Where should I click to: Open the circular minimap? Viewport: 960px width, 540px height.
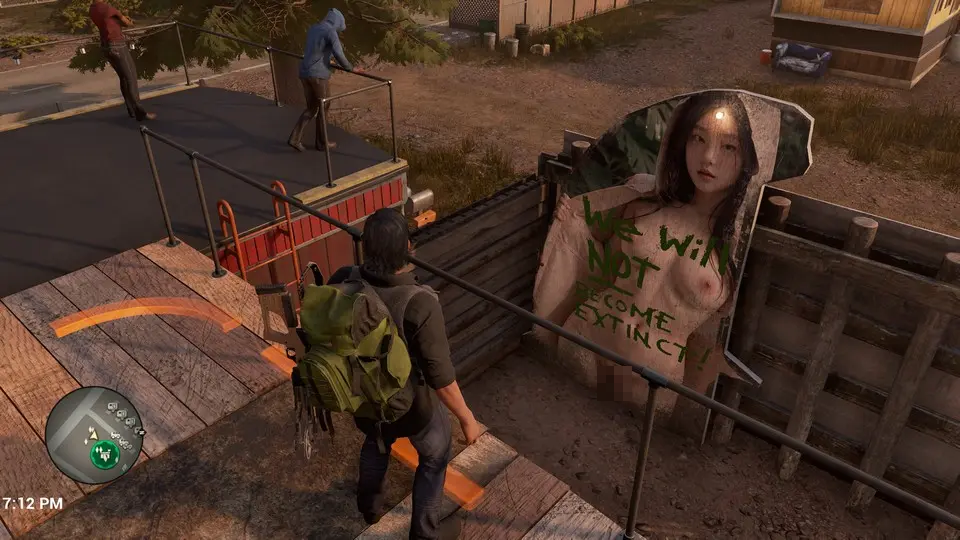point(94,434)
